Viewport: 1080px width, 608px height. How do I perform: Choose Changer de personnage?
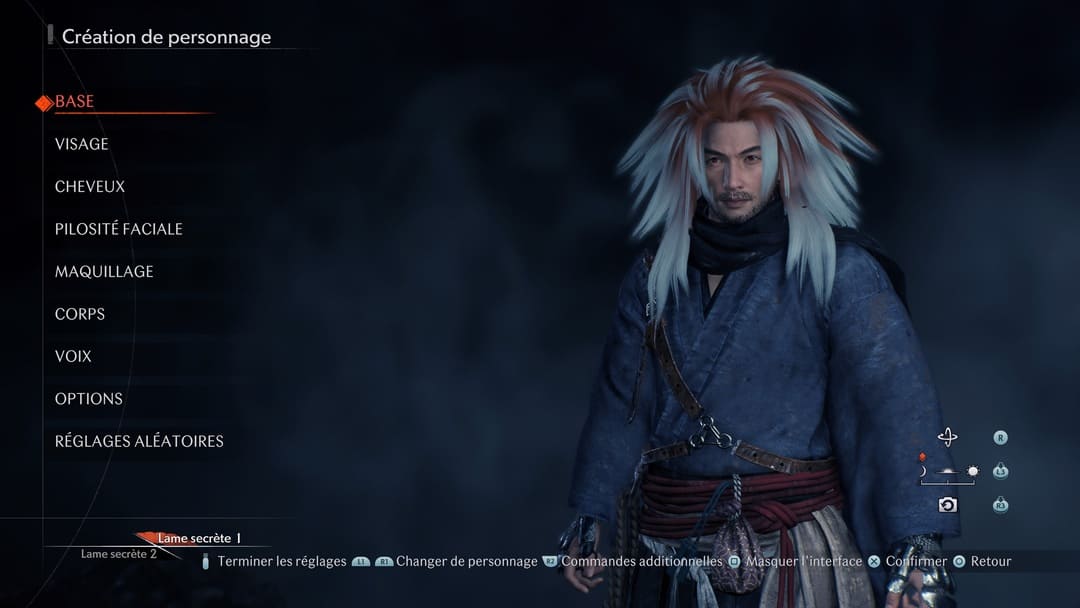pyautogui.click(x=466, y=562)
